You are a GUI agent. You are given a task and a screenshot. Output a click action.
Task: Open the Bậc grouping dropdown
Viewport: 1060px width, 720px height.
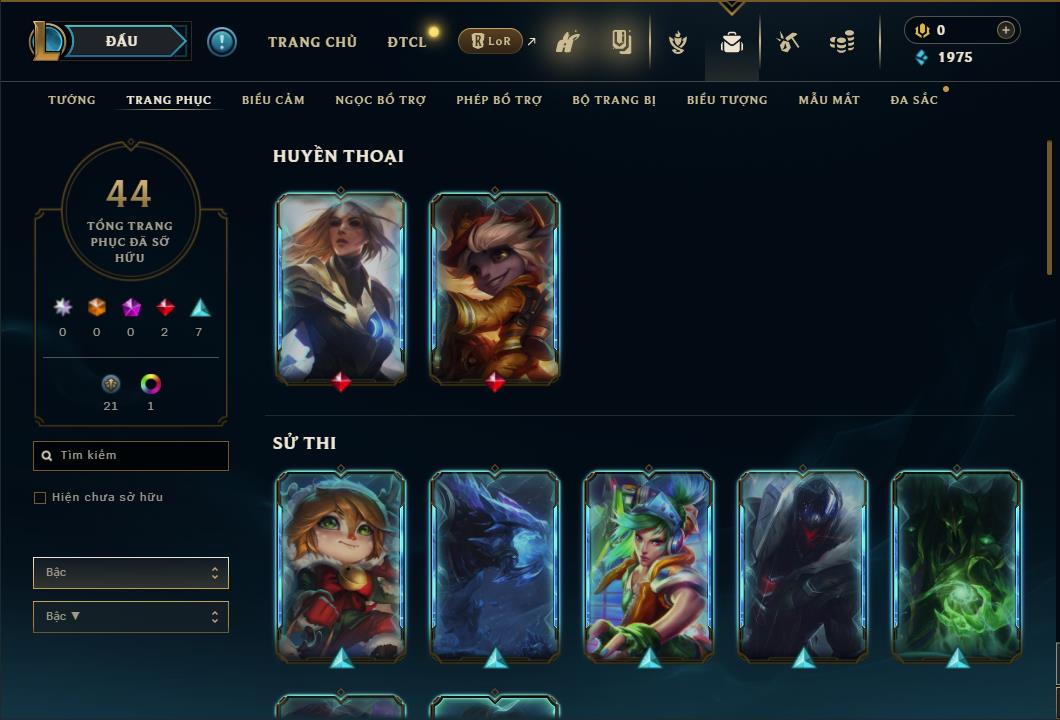click(131, 573)
